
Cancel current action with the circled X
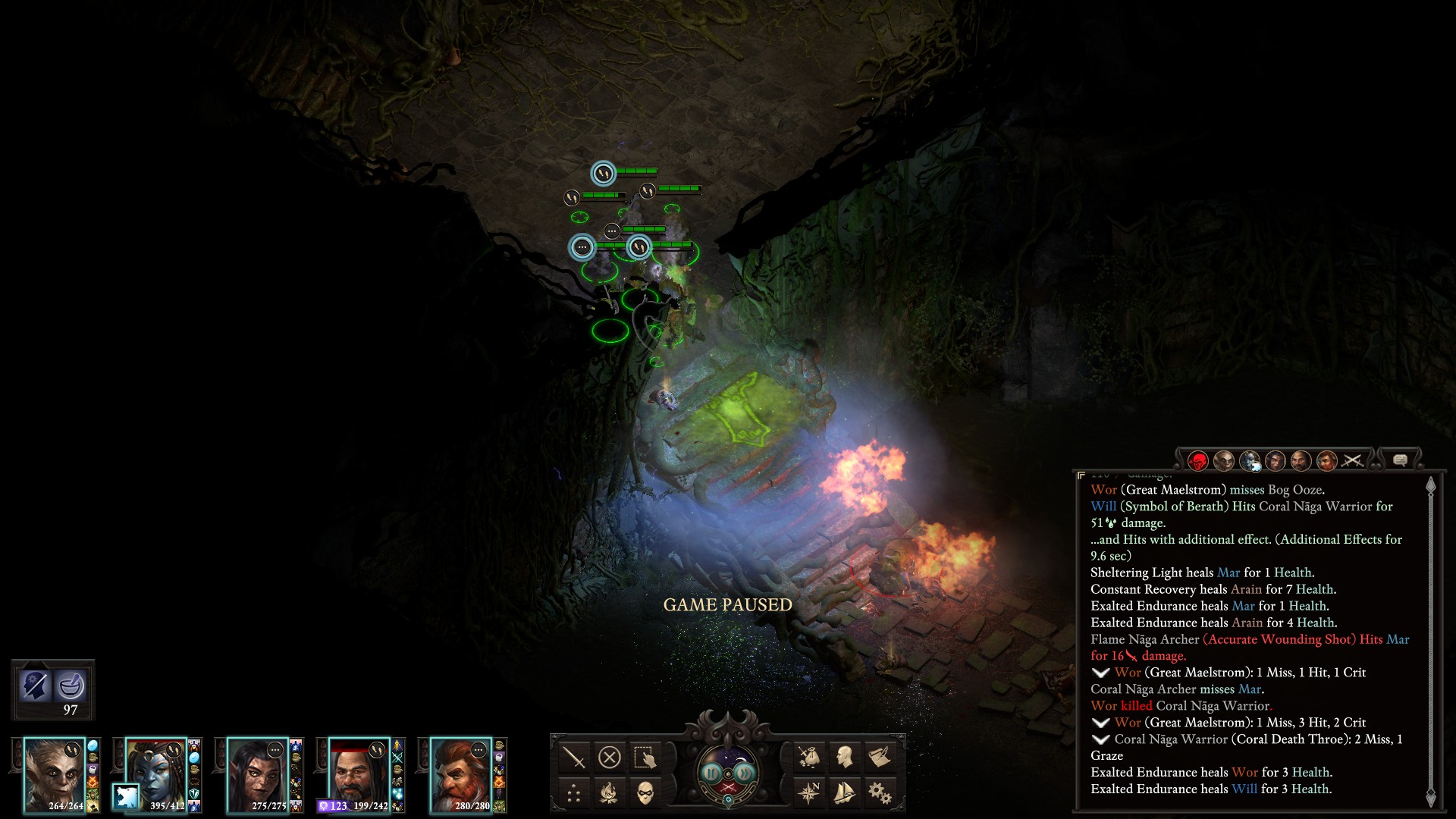(610, 757)
